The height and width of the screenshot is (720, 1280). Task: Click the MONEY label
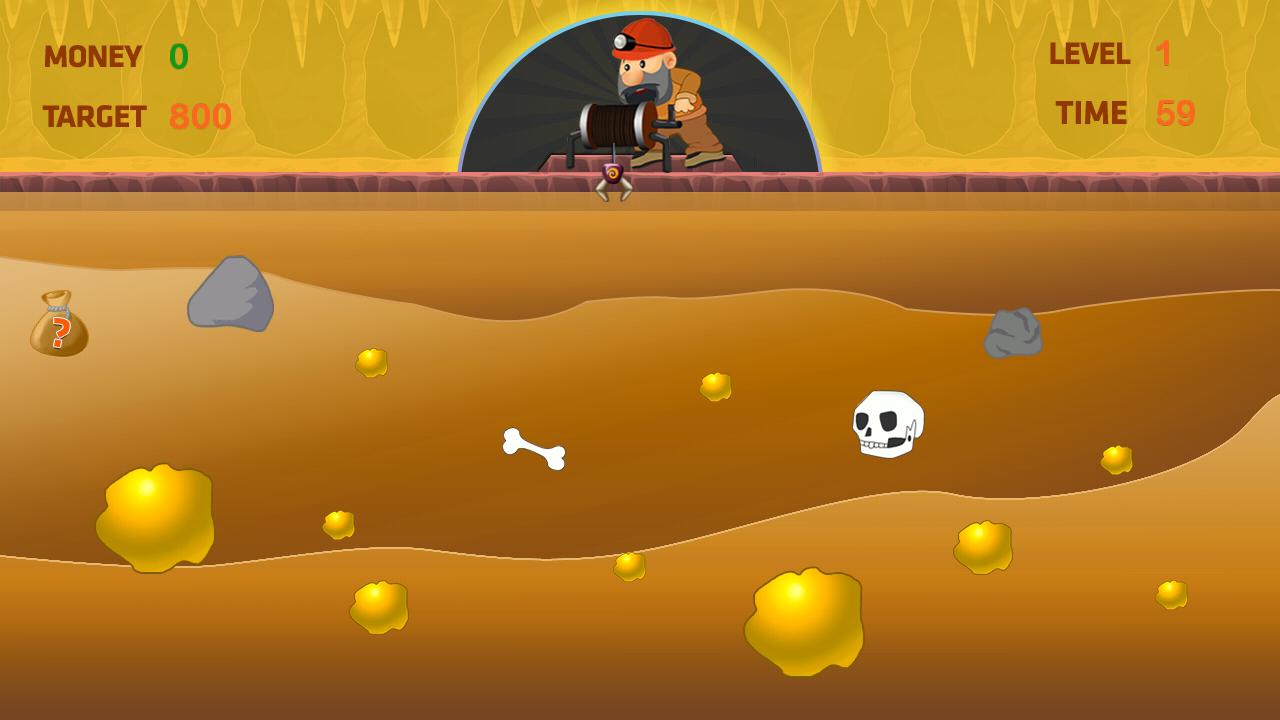pyautogui.click(x=93, y=56)
